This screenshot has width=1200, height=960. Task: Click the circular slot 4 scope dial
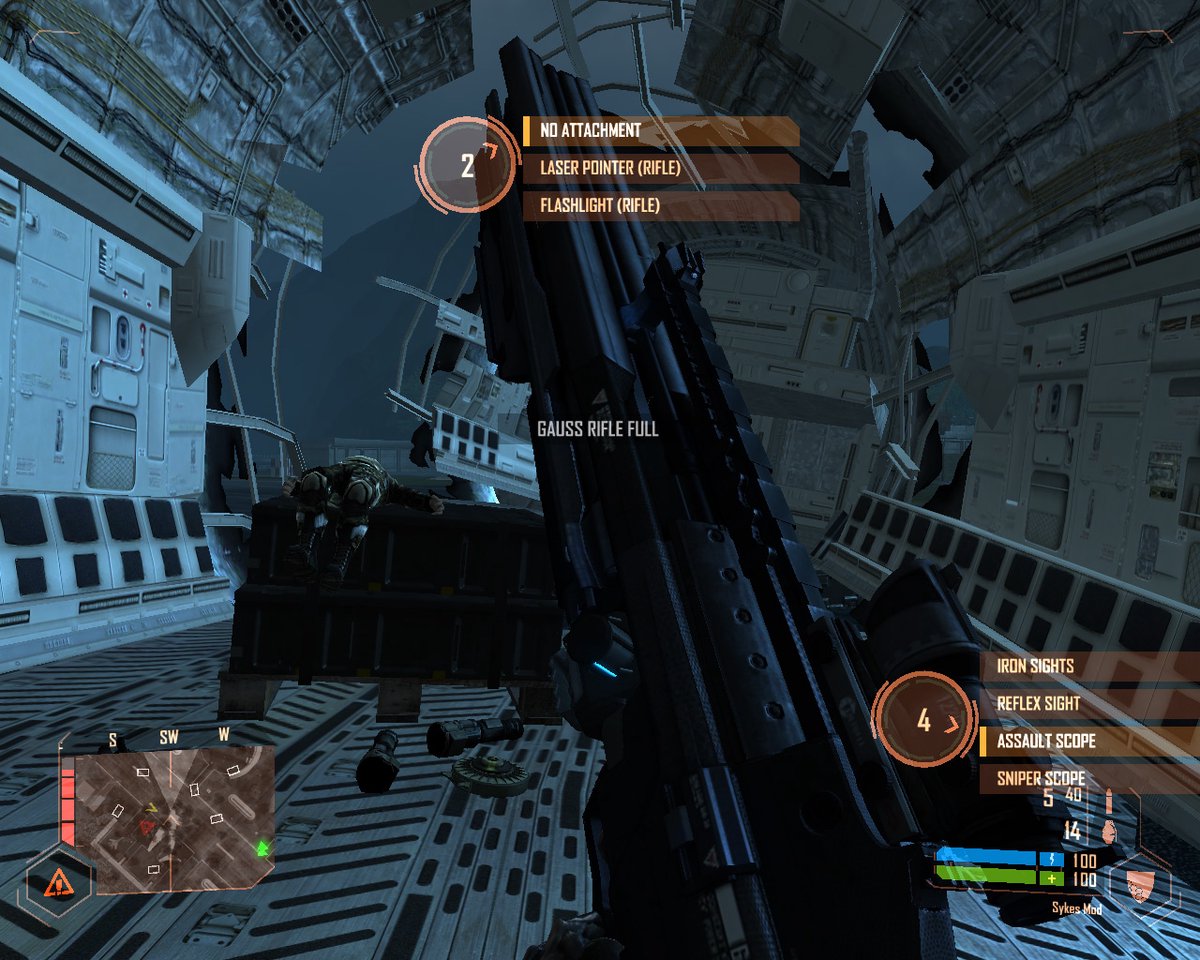925,720
